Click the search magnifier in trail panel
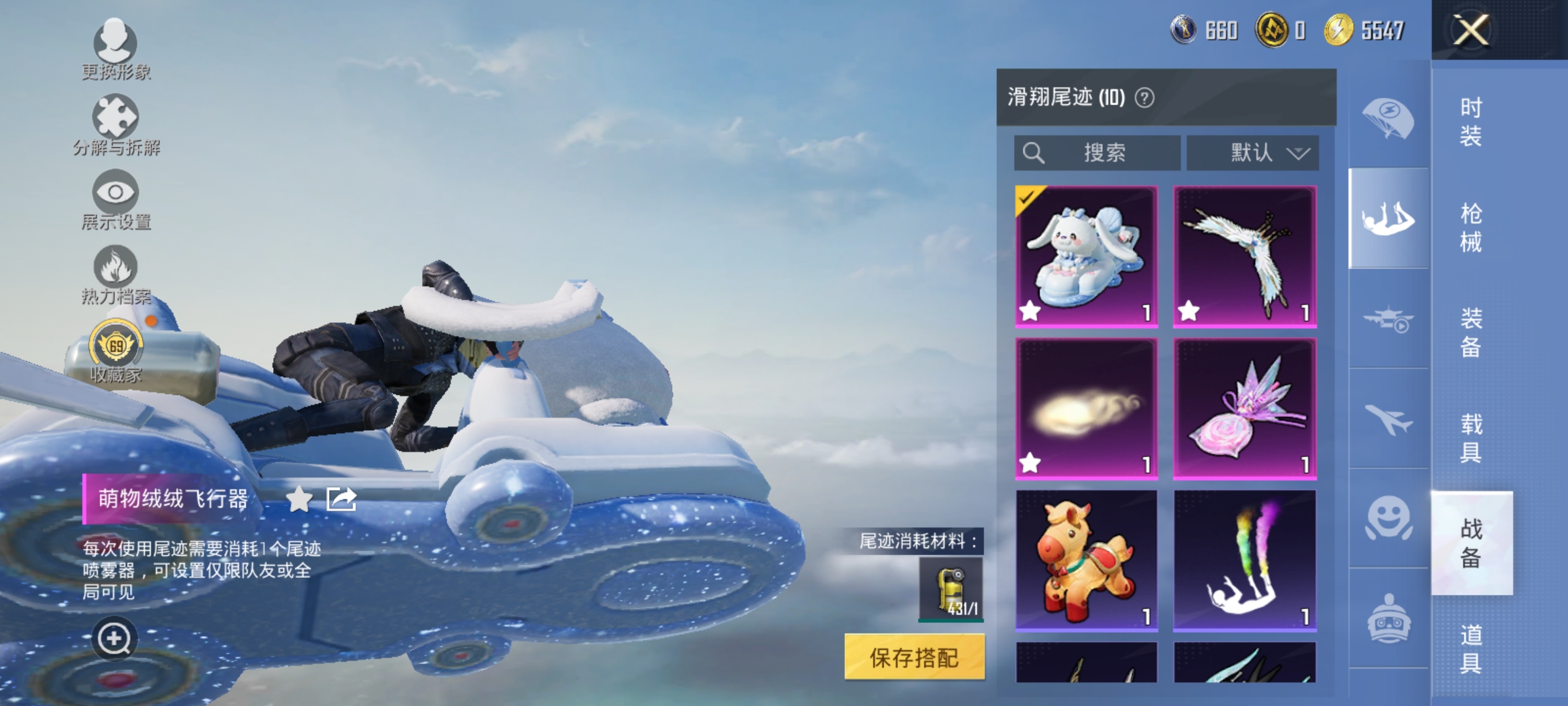This screenshot has height=706, width=1568. 1034,152
